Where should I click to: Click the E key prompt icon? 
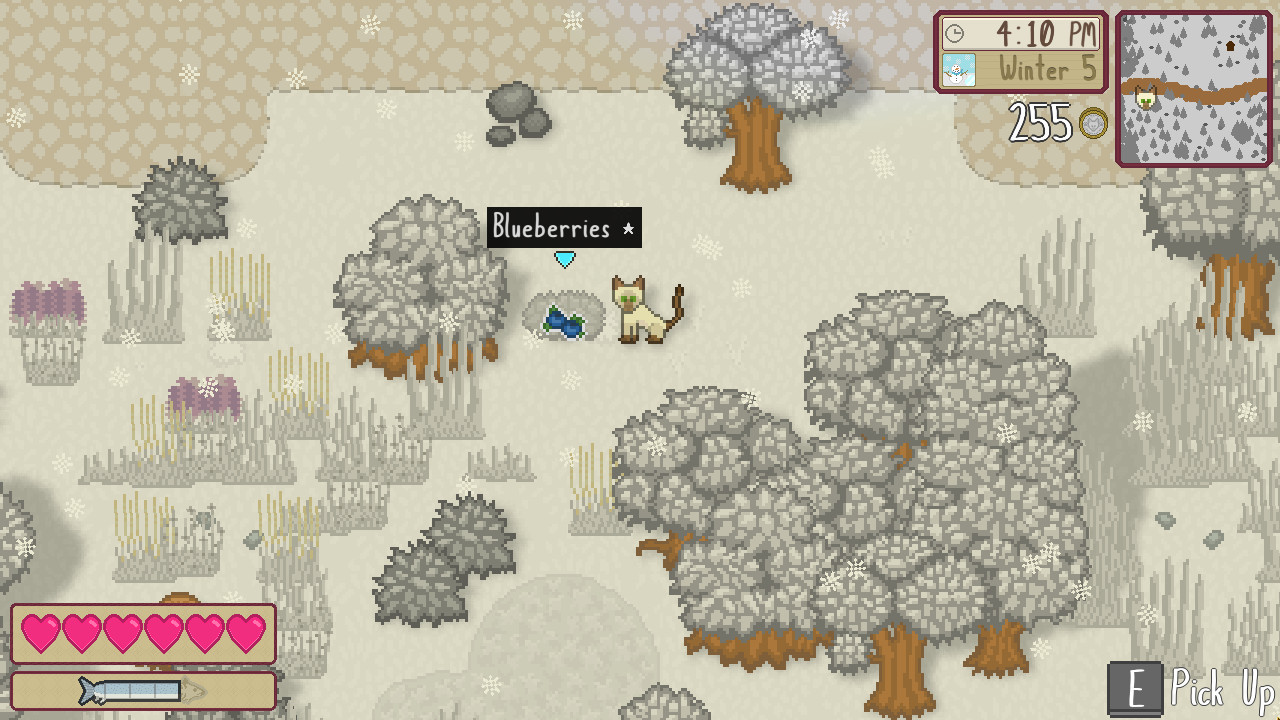tap(1134, 690)
